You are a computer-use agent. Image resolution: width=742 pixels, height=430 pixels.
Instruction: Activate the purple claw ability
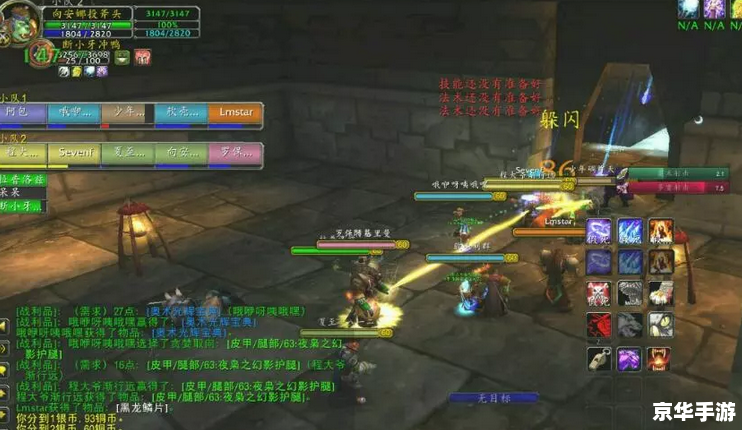point(629,359)
